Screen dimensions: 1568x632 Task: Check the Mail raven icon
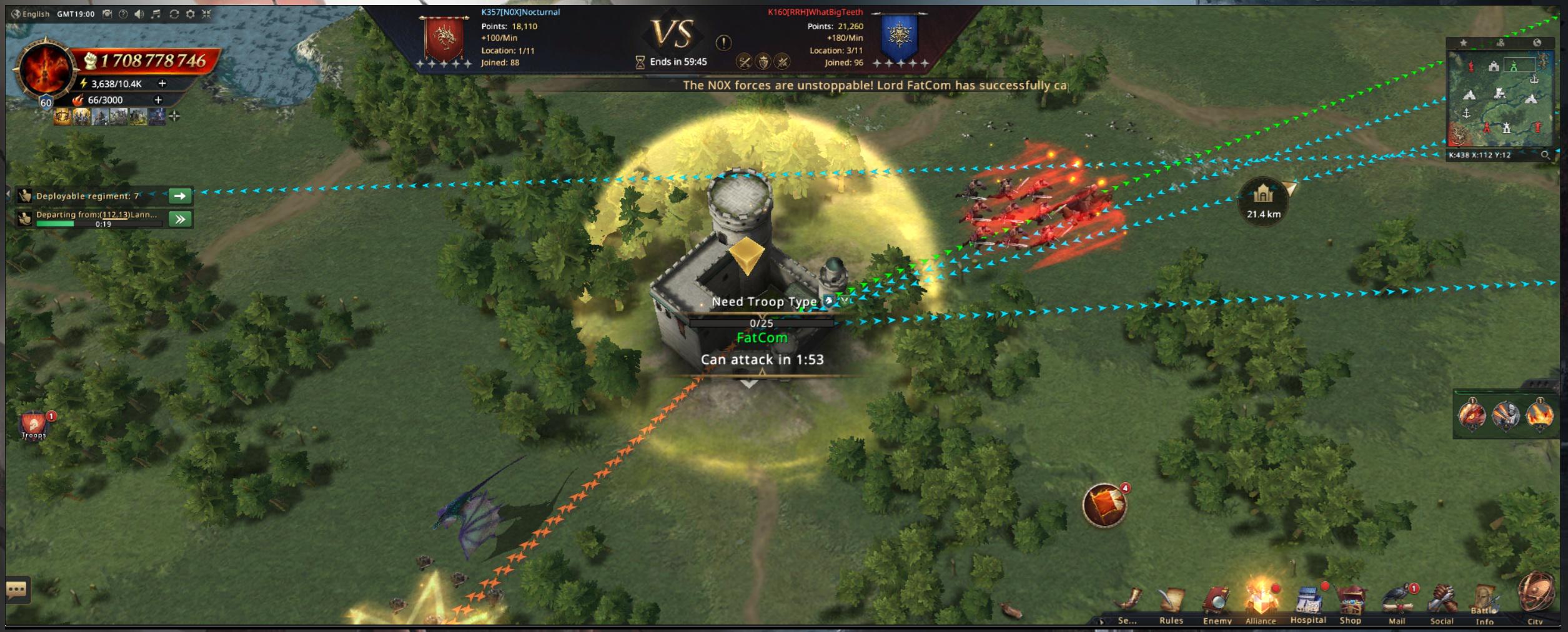pyautogui.click(x=1397, y=602)
